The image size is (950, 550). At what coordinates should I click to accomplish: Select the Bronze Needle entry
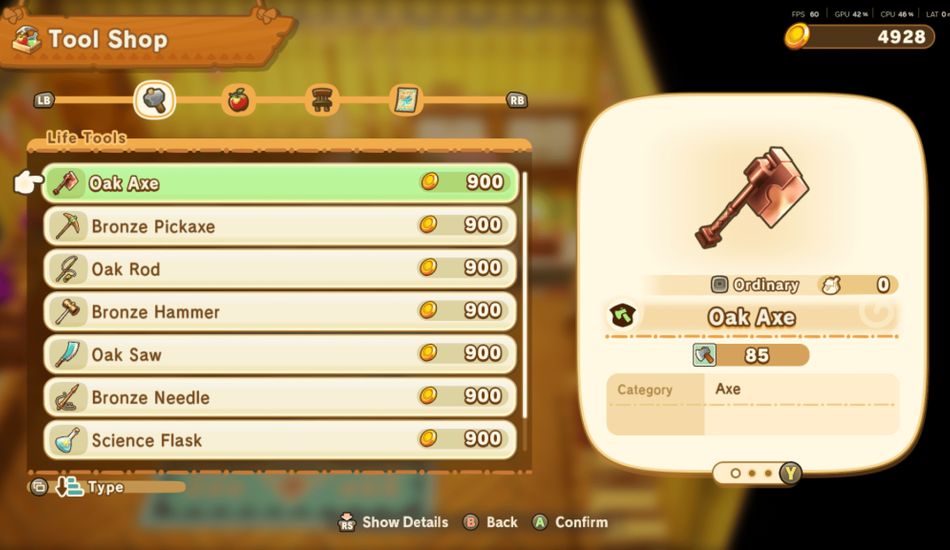click(280, 397)
